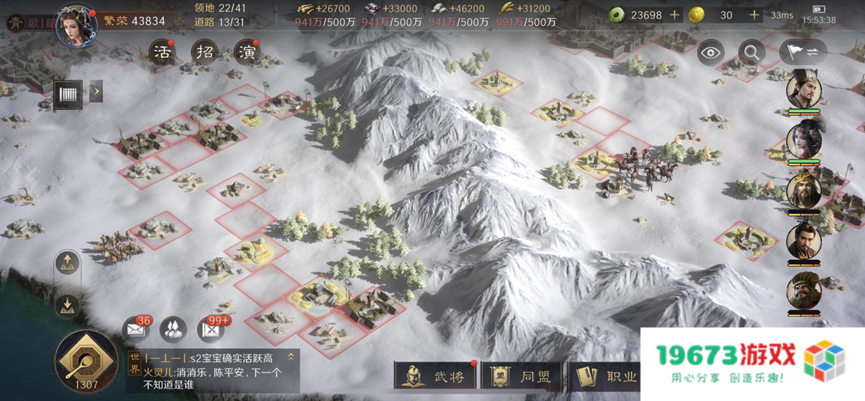Open the 武将 generals menu

[435, 377]
